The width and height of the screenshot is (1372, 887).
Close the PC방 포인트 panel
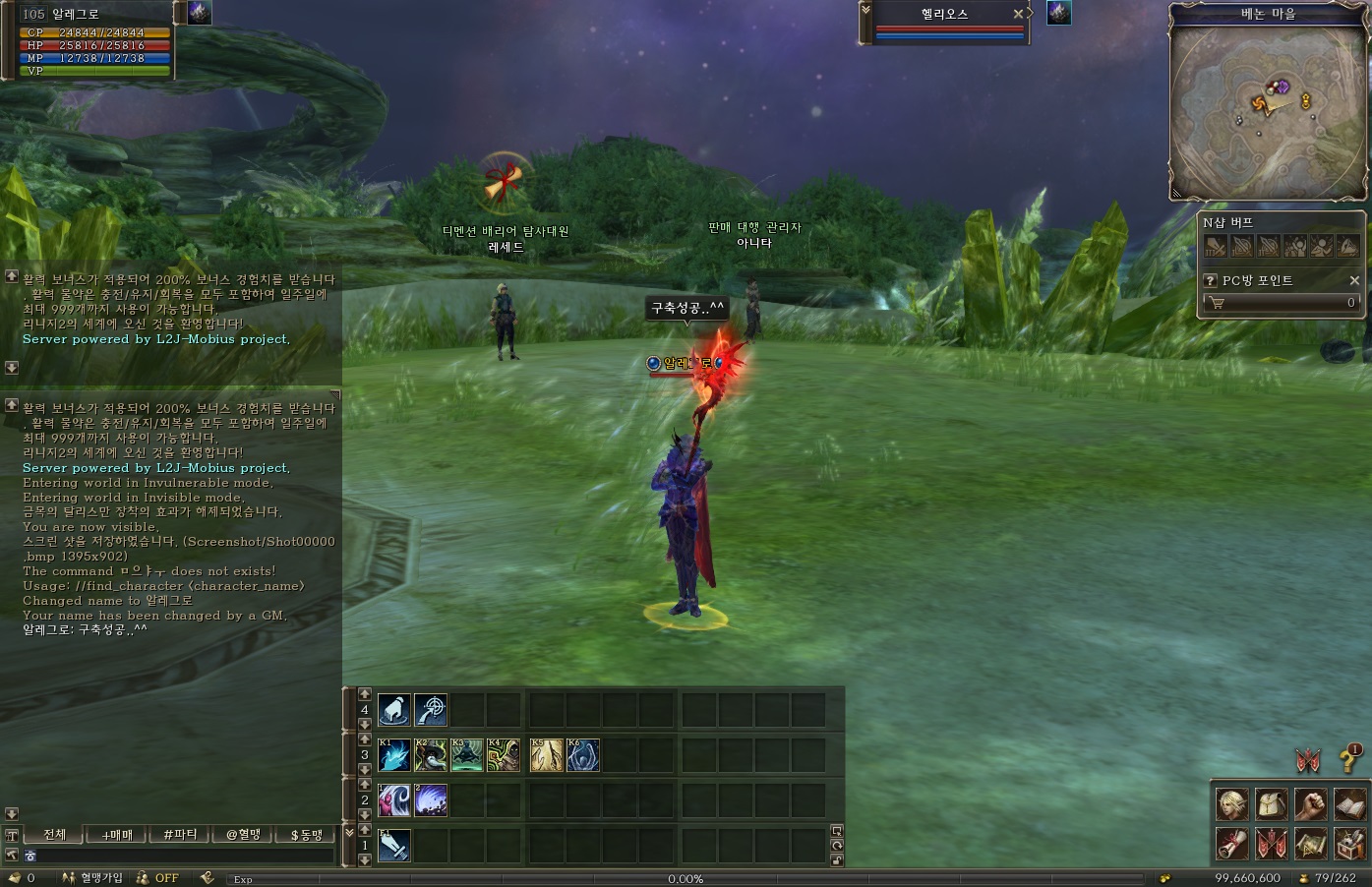coord(1354,280)
